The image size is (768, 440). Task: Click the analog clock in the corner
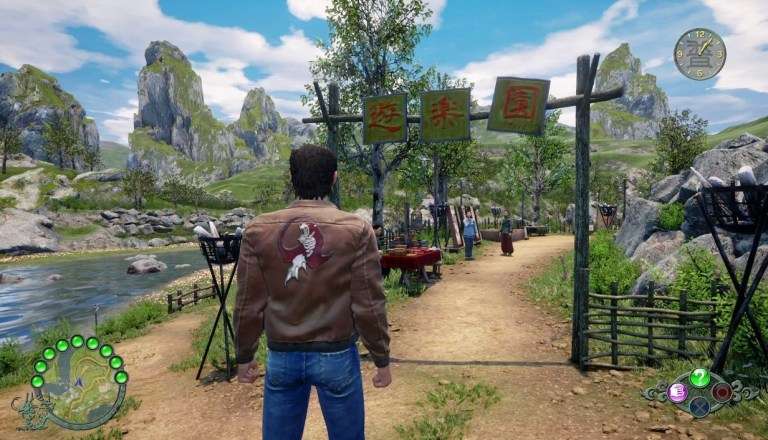pos(699,53)
